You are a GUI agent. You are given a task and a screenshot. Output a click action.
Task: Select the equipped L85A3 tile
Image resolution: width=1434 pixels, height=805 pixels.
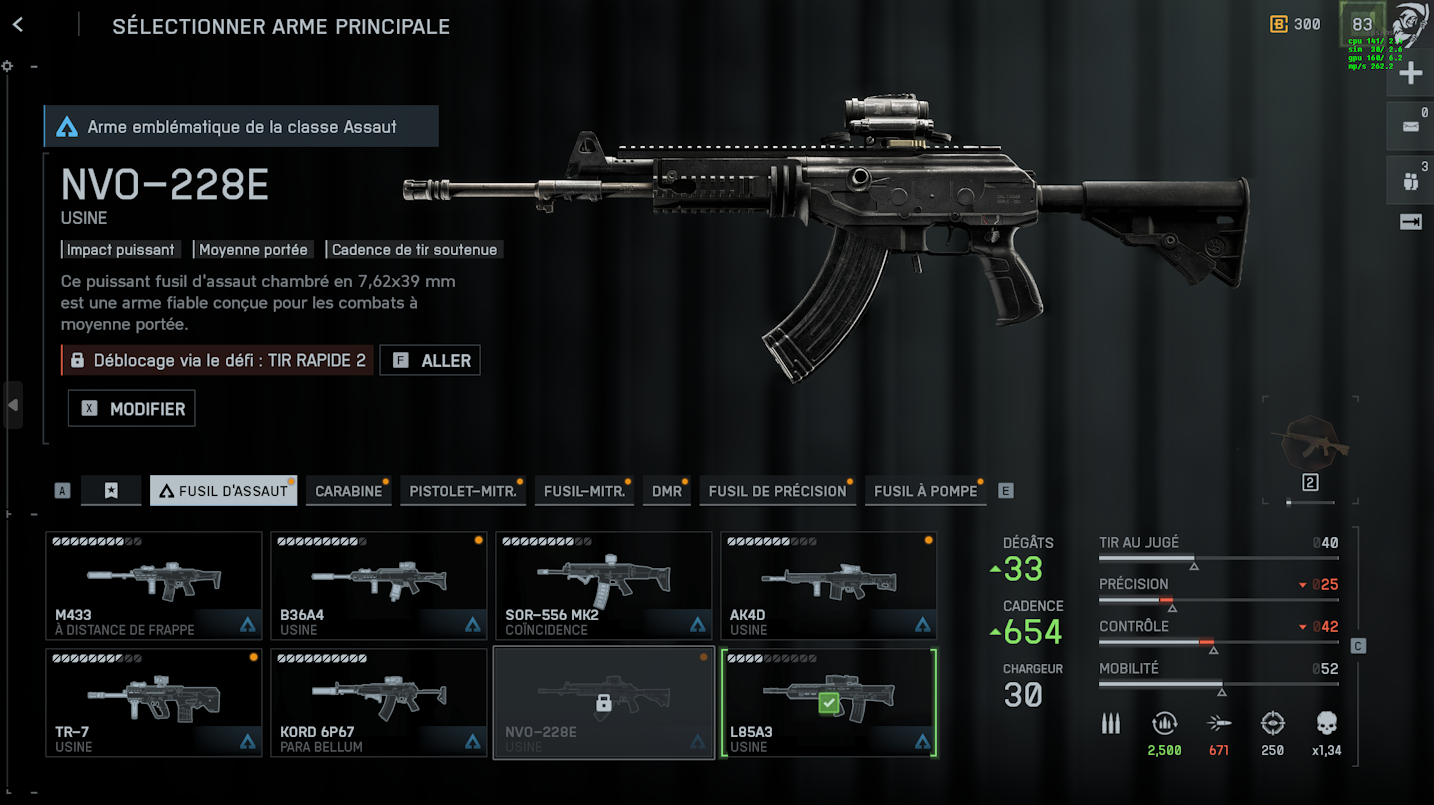829,702
